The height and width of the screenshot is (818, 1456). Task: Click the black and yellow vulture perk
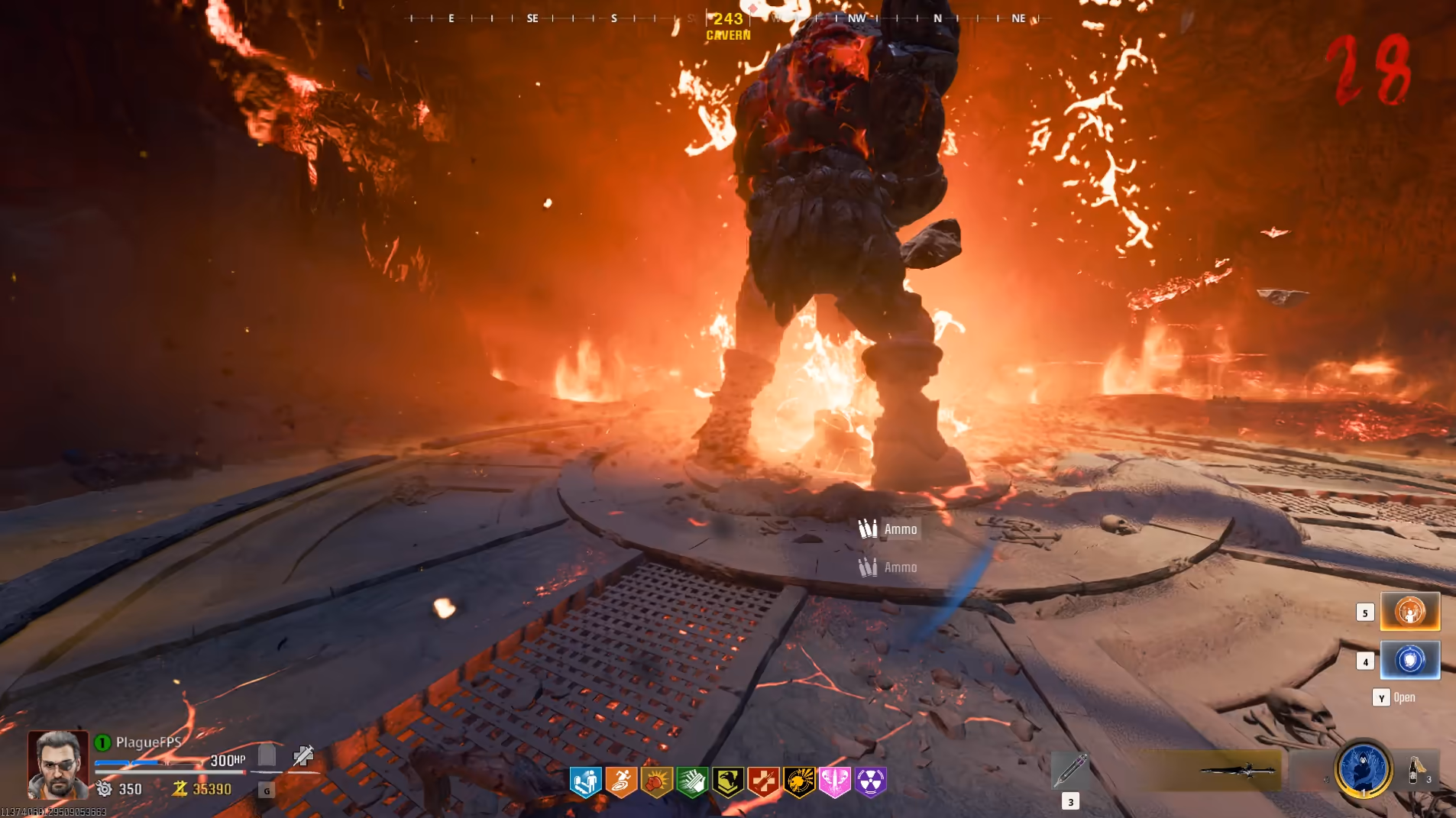click(x=728, y=782)
